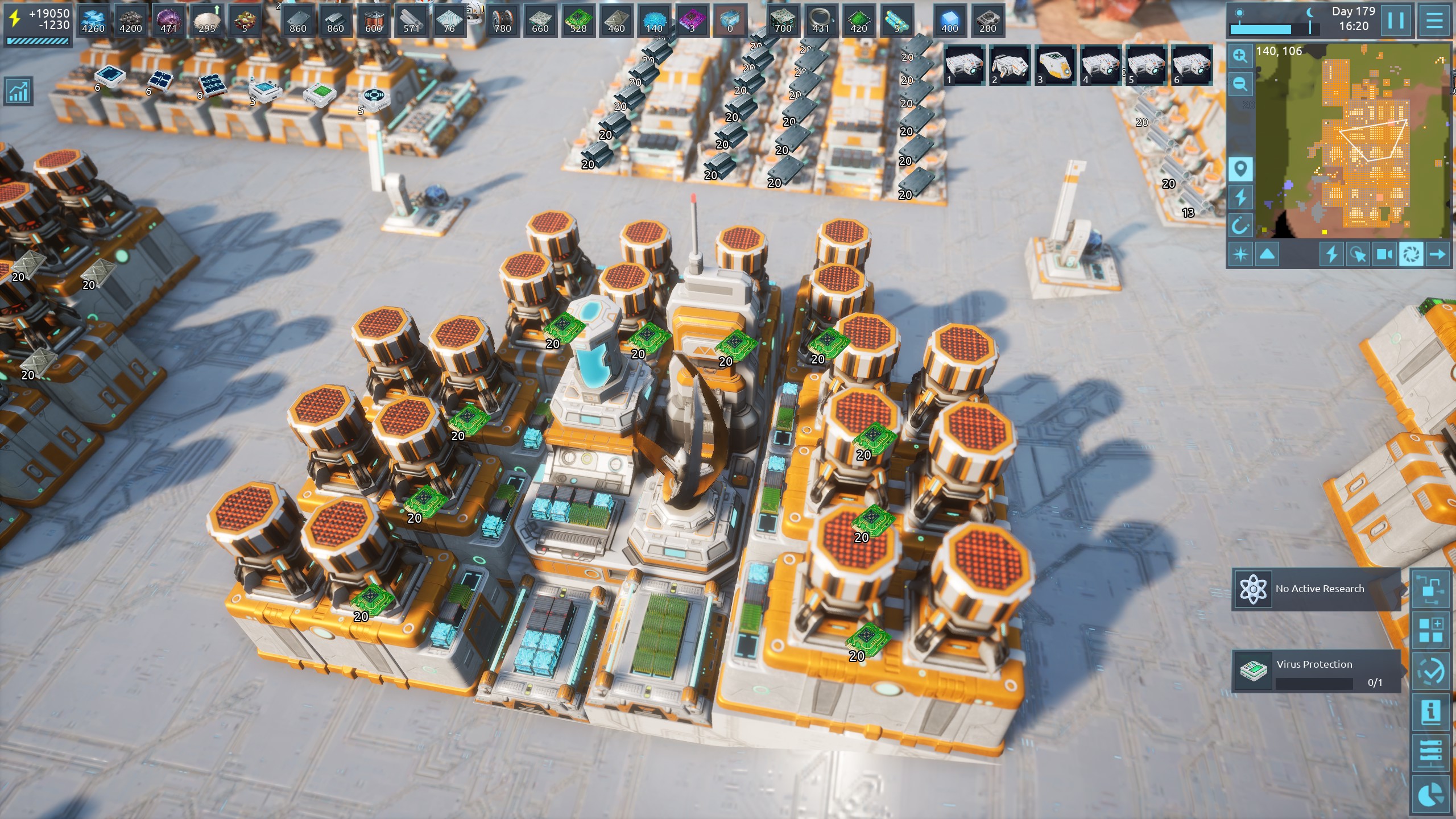Open the statistics graph button

click(x=18, y=91)
